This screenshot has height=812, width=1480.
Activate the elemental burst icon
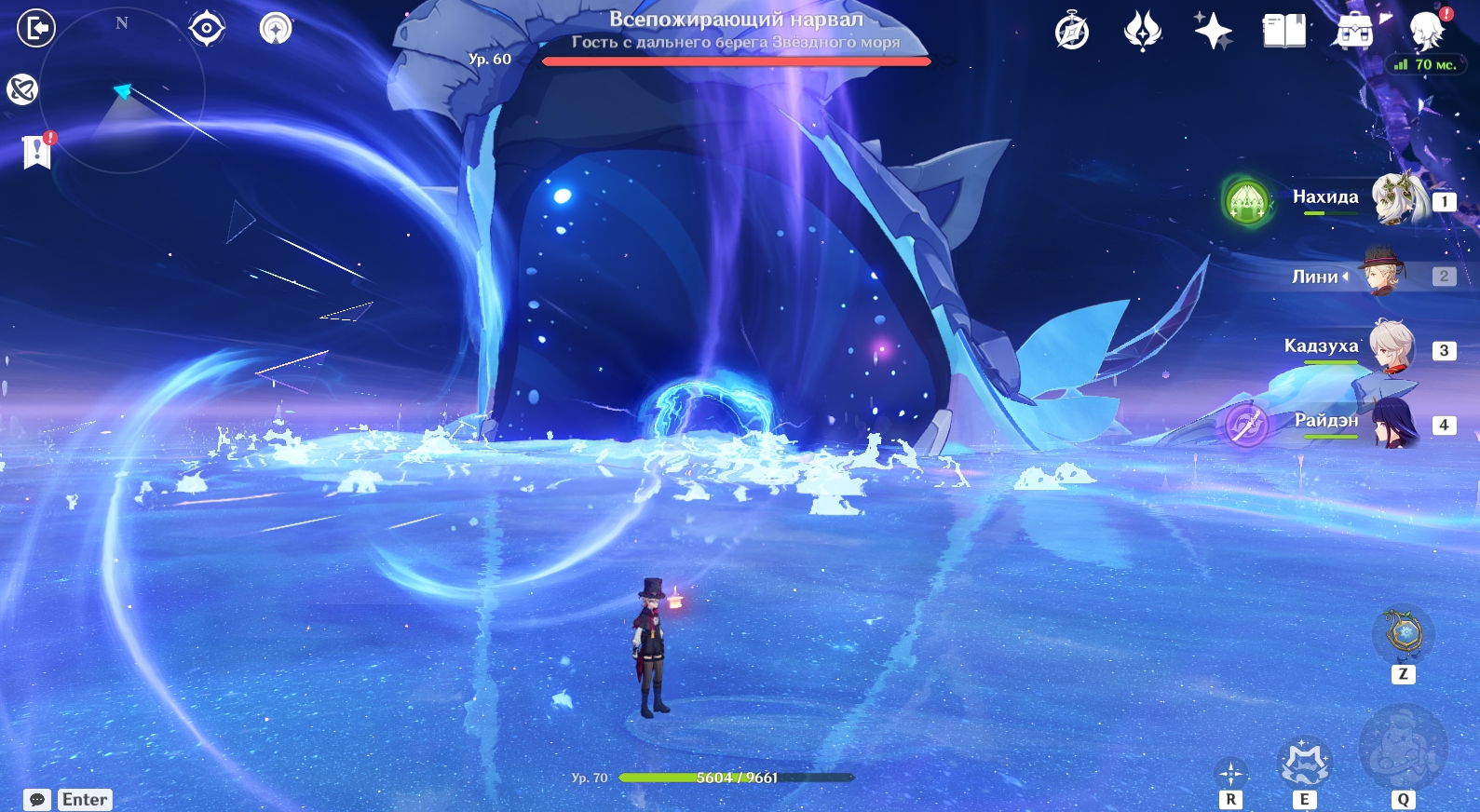[x=1403, y=749]
